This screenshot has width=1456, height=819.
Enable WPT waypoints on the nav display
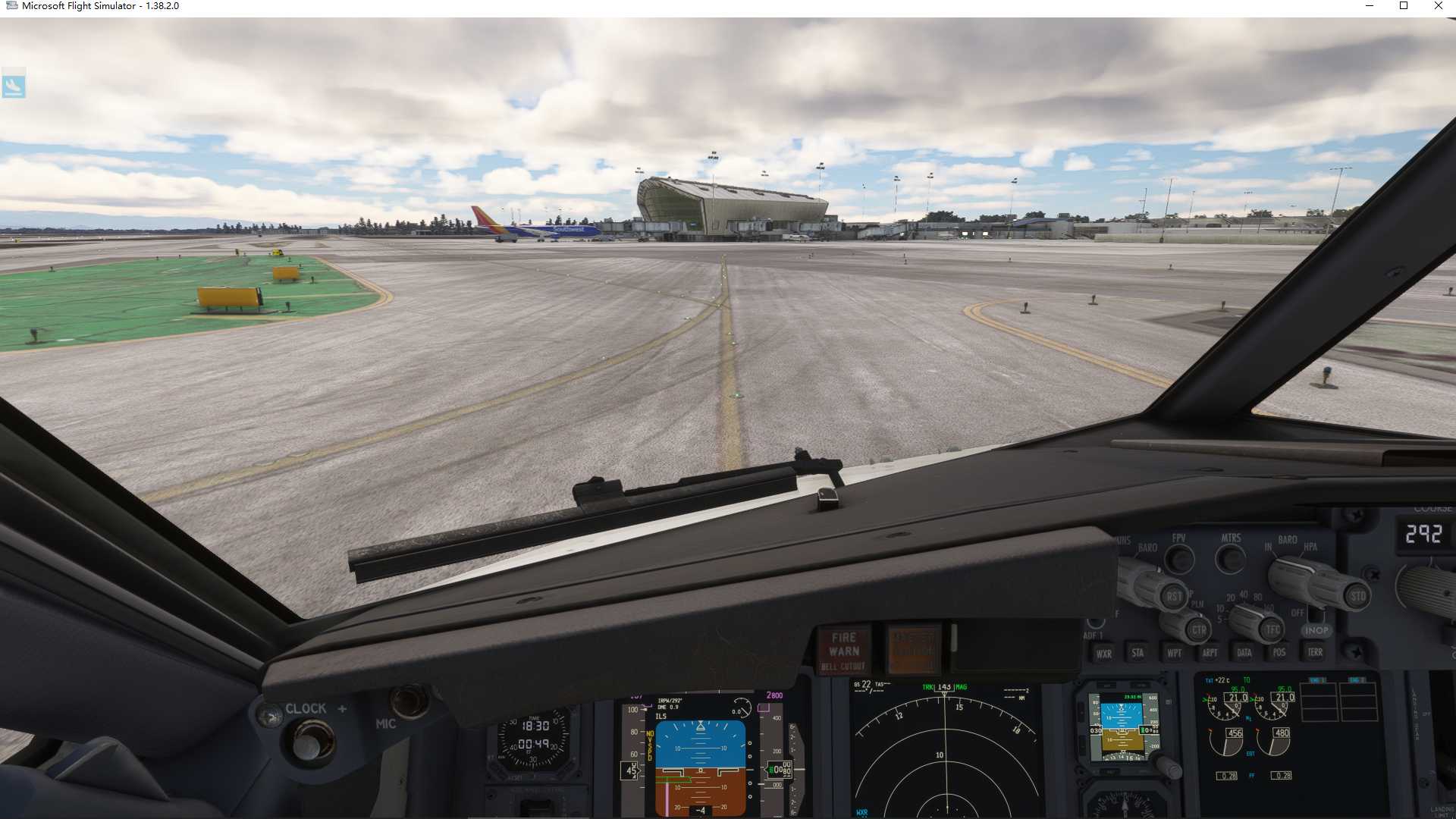[1174, 653]
